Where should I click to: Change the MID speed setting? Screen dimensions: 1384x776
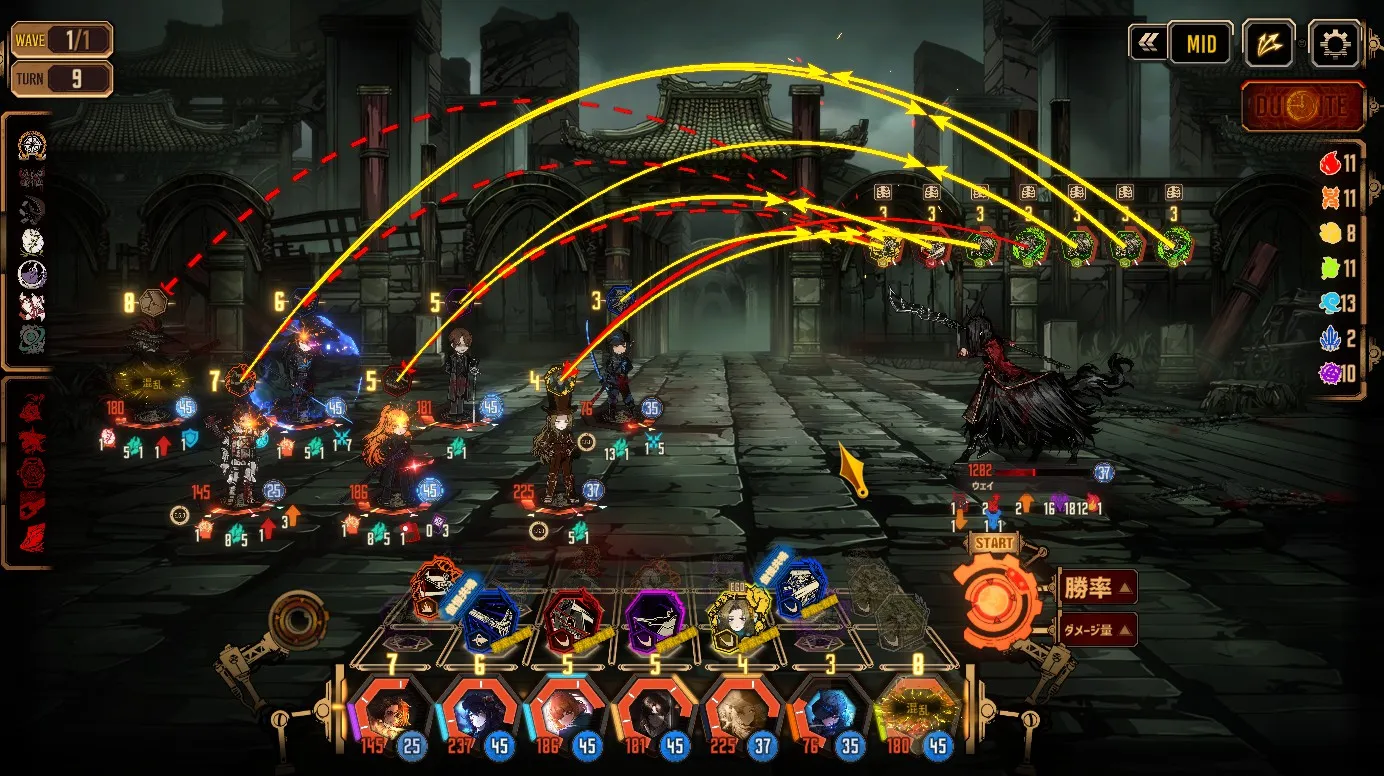(x=1201, y=44)
